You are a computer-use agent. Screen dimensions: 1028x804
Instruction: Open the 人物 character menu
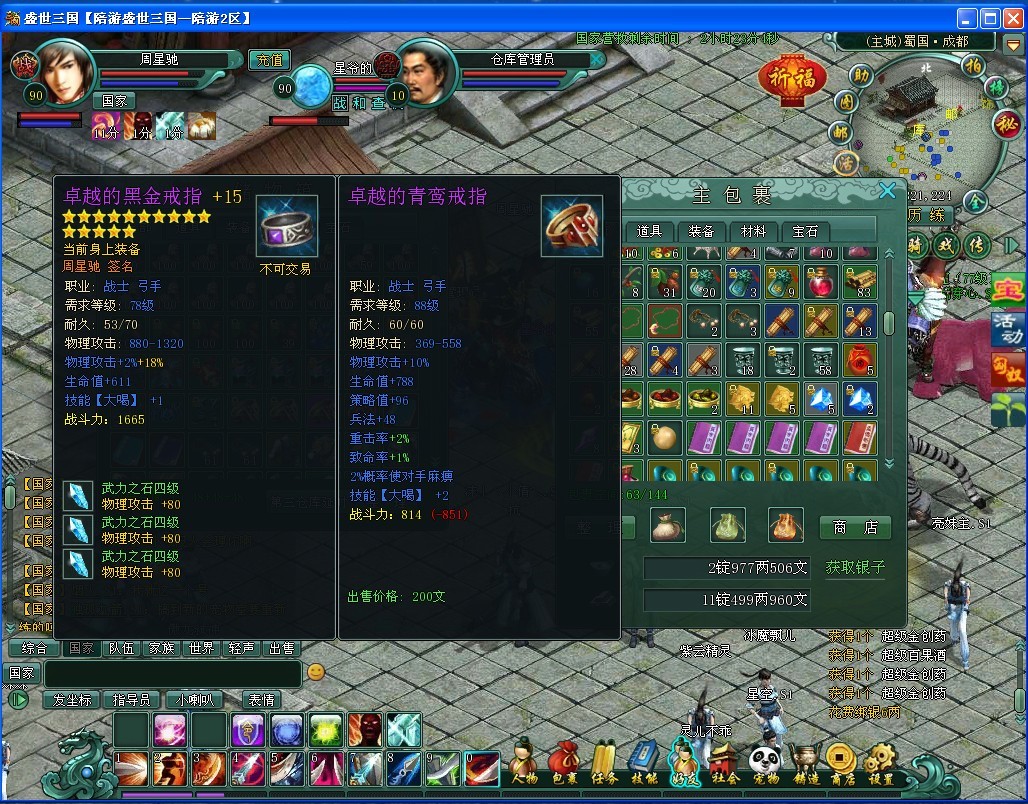pyautogui.click(x=523, y=764)
